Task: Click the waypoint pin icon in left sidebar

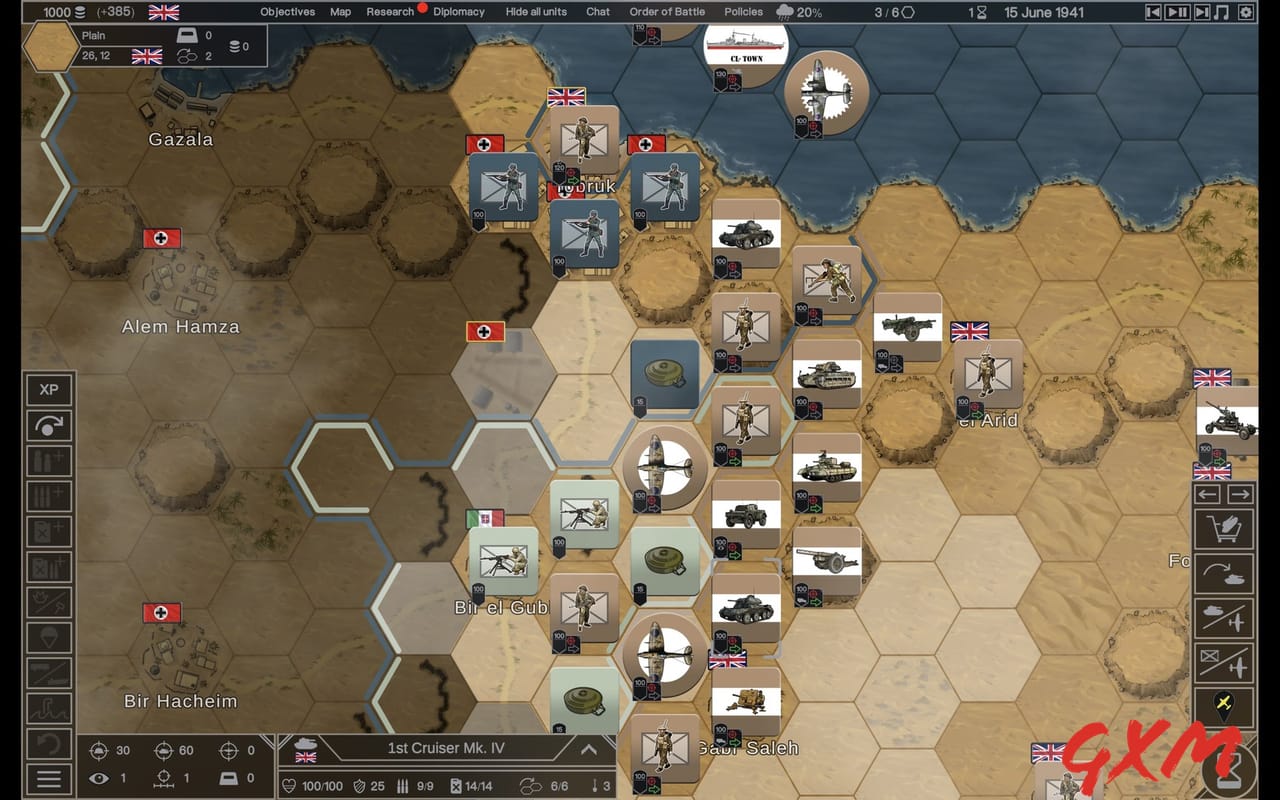Action: point(49,636)
